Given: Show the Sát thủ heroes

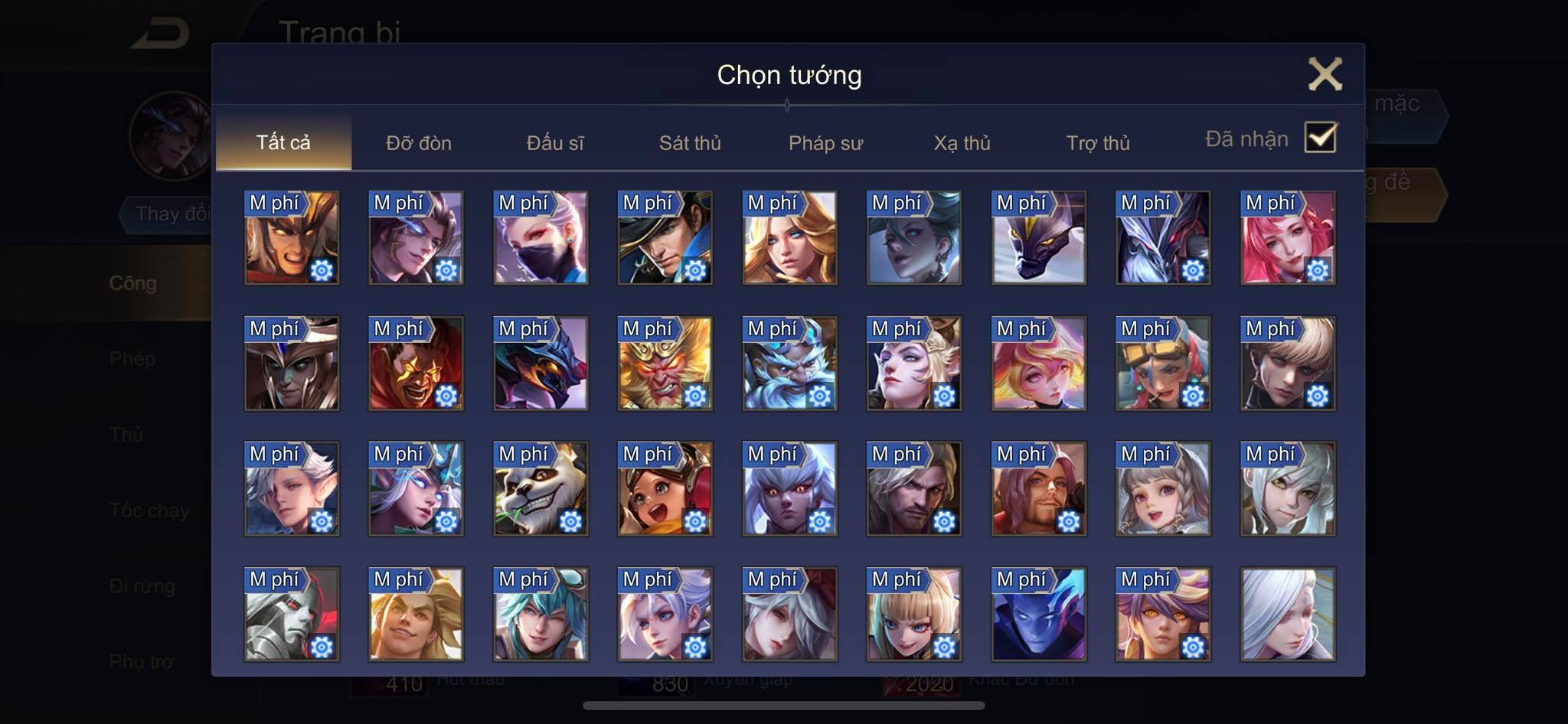Looking at the screenshot, I should (690, 143).
